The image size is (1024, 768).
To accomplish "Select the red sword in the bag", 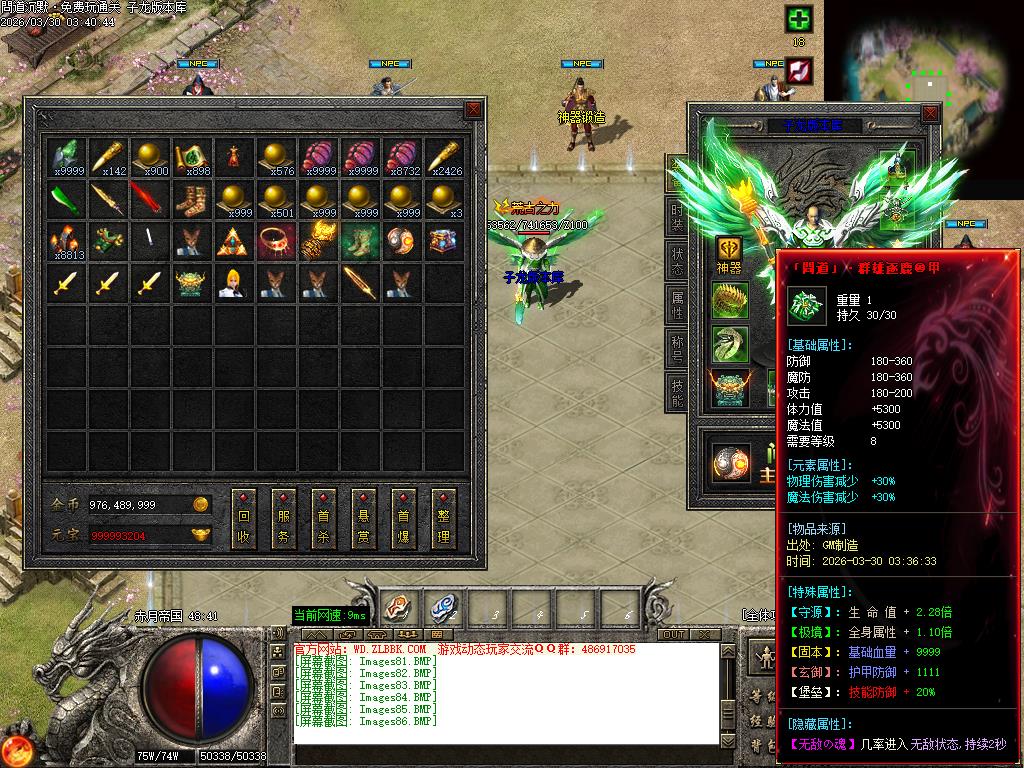I will point(148,199).
